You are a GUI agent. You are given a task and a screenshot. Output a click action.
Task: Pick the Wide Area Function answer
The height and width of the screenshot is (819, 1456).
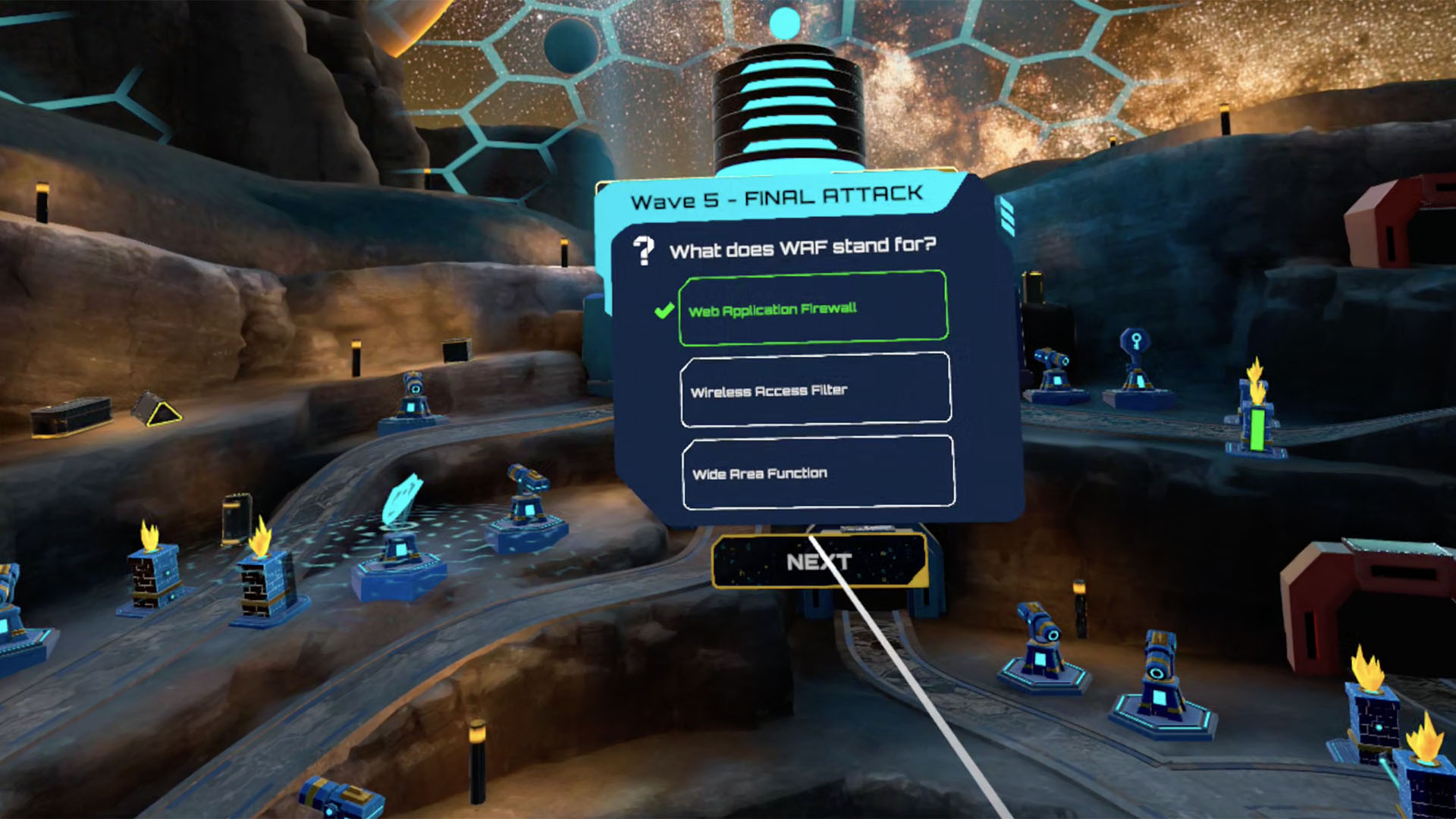click(x=817, y=472)
